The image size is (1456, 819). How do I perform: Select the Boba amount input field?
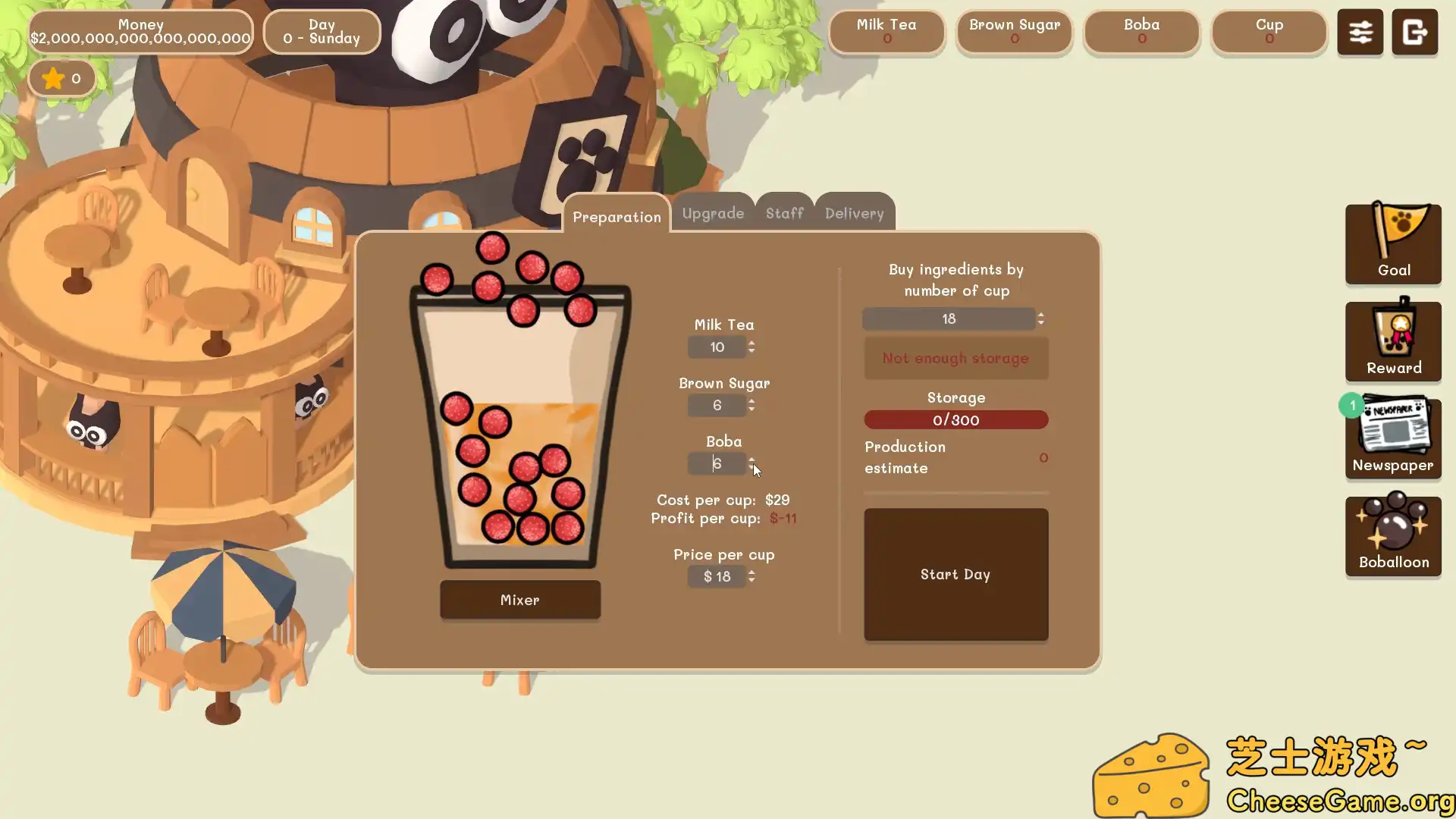pos(716,463)
